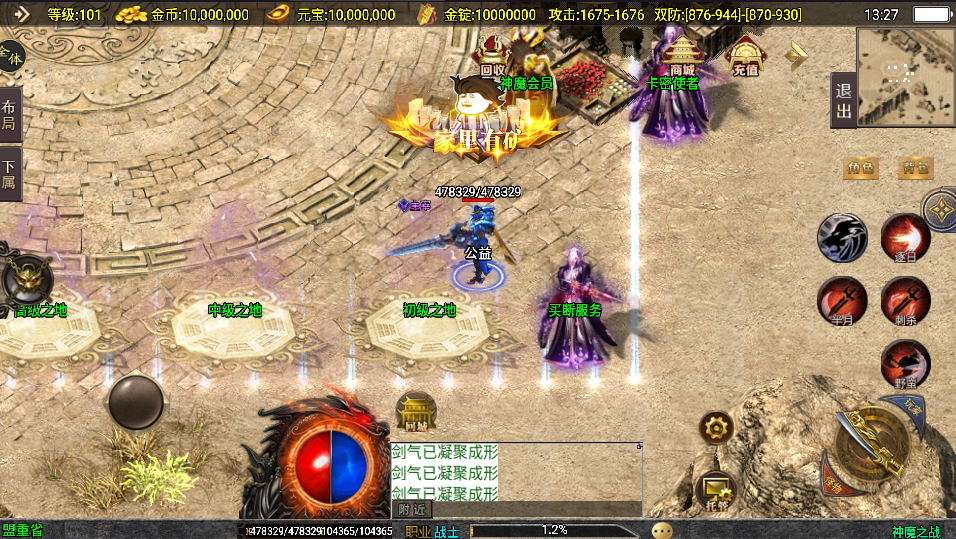Open the minimap

(905, 73)
